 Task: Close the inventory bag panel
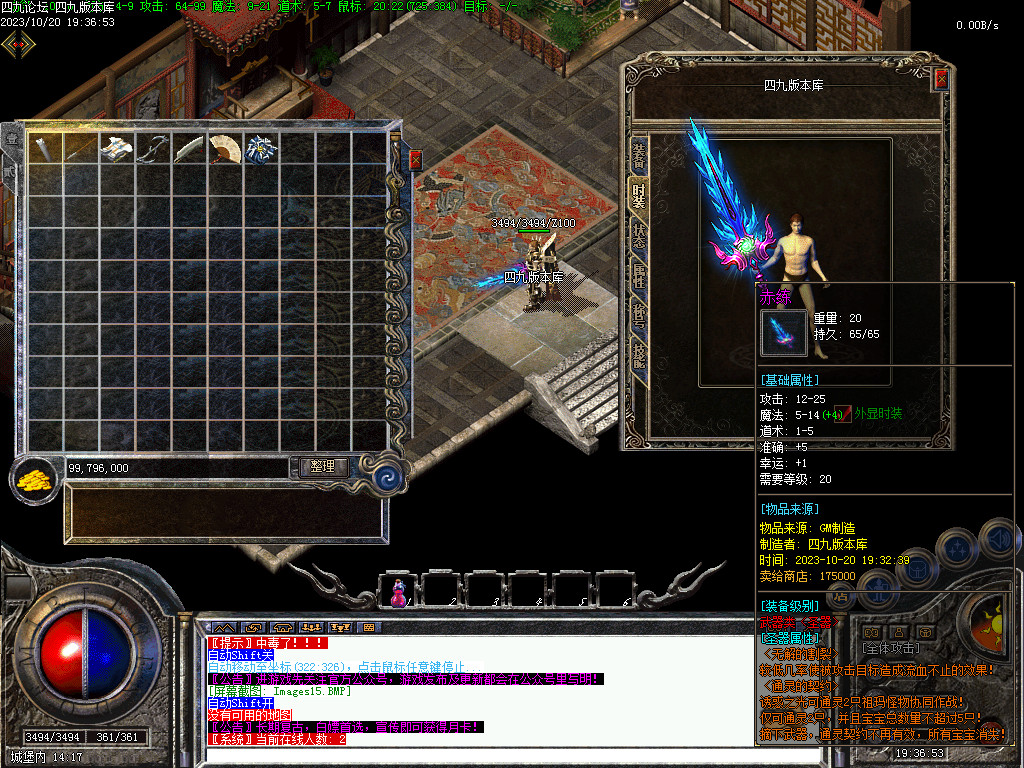pyautogui.click(x=416, y=160)
